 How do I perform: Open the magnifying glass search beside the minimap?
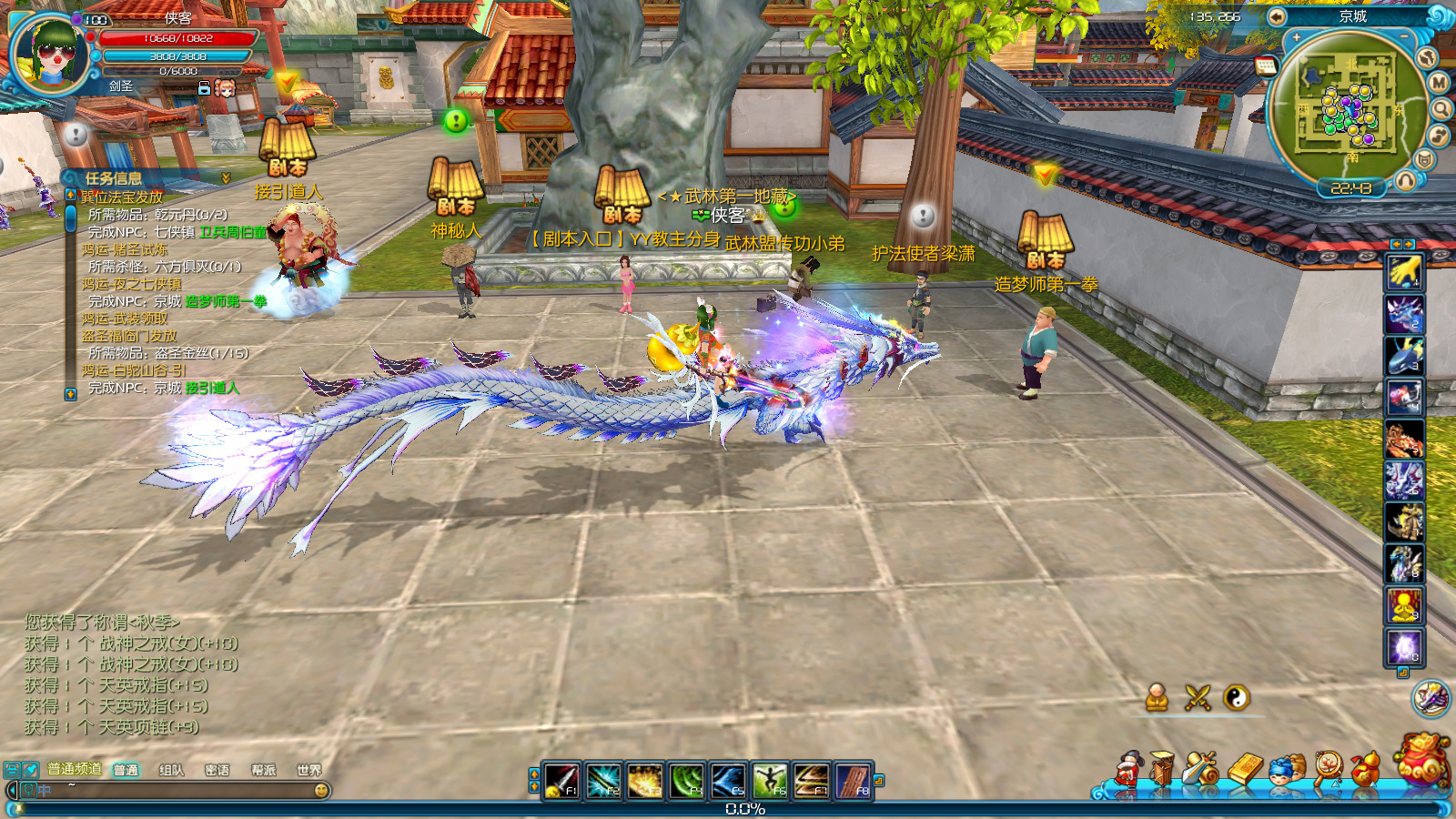coord(1441,110)
